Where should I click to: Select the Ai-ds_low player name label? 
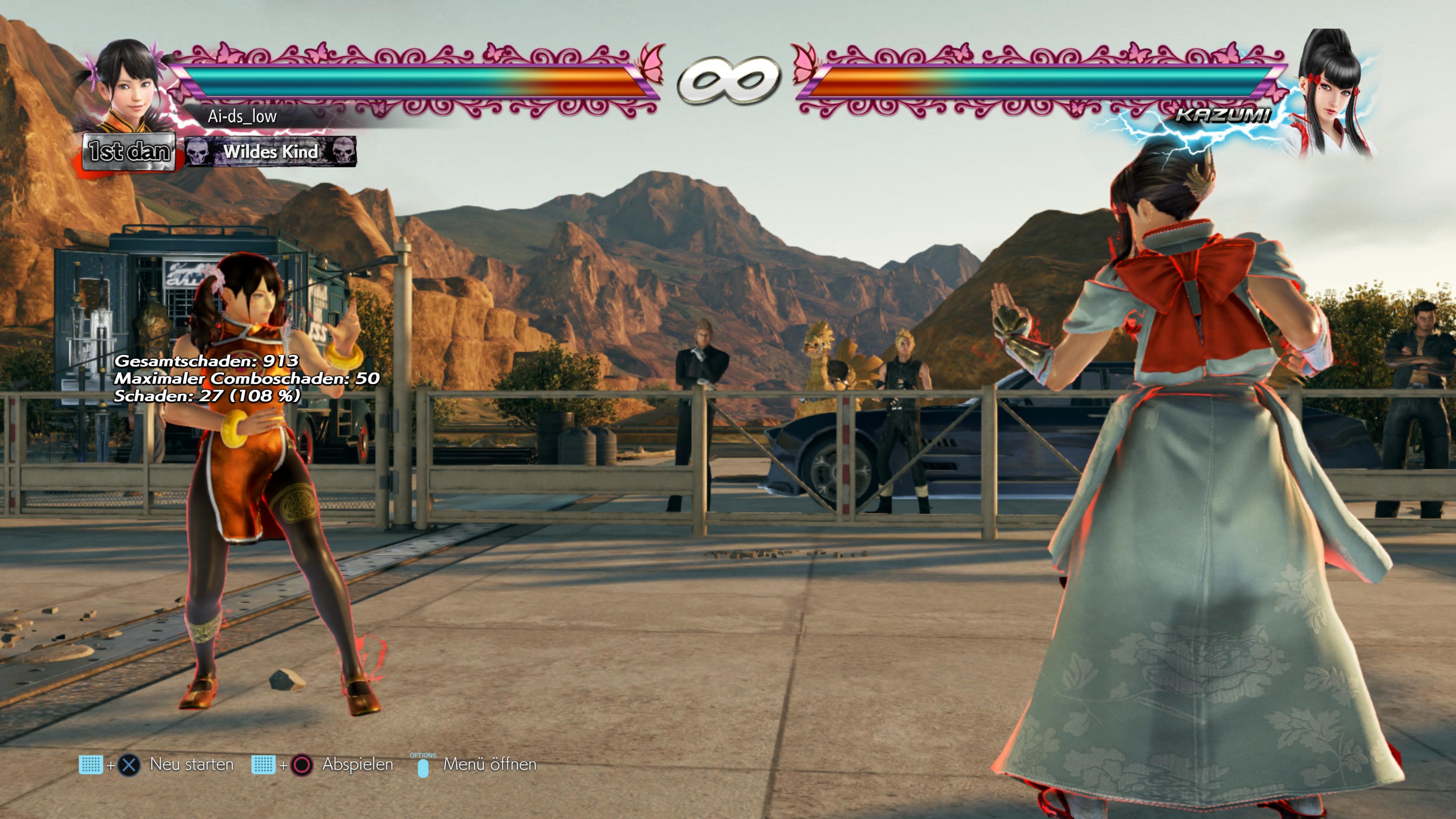click(x=243, y=118)
